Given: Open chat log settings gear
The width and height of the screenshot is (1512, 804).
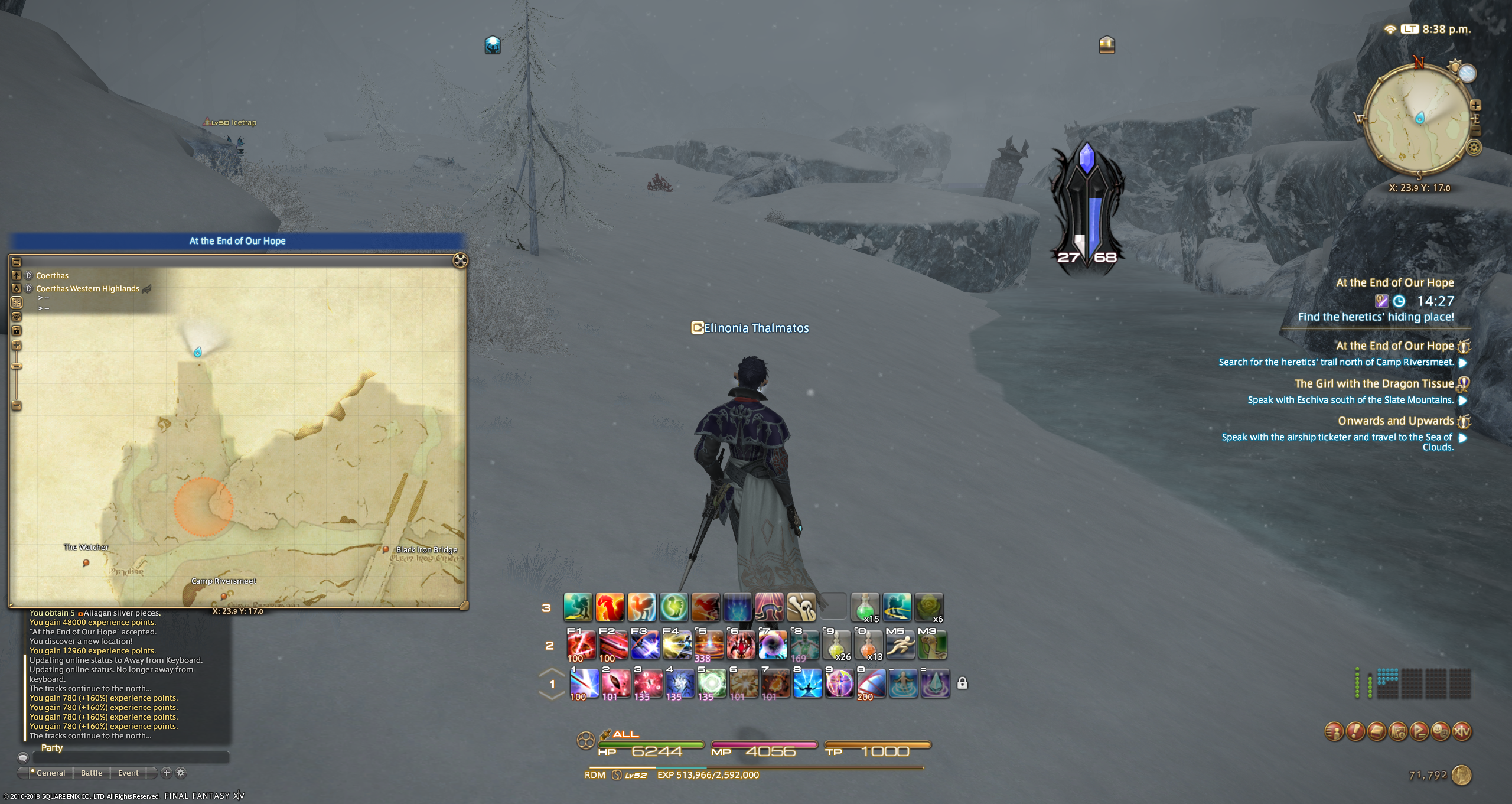Looking at the screenshot, I should point(181,773).
